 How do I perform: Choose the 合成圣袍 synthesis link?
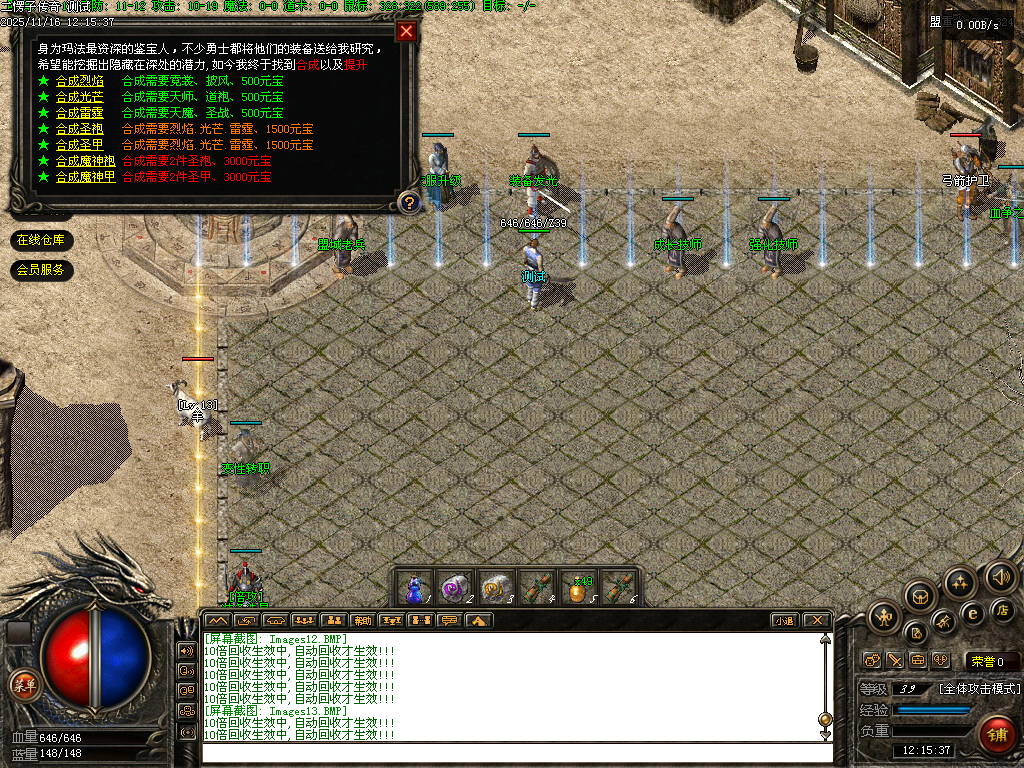[79, 129]
